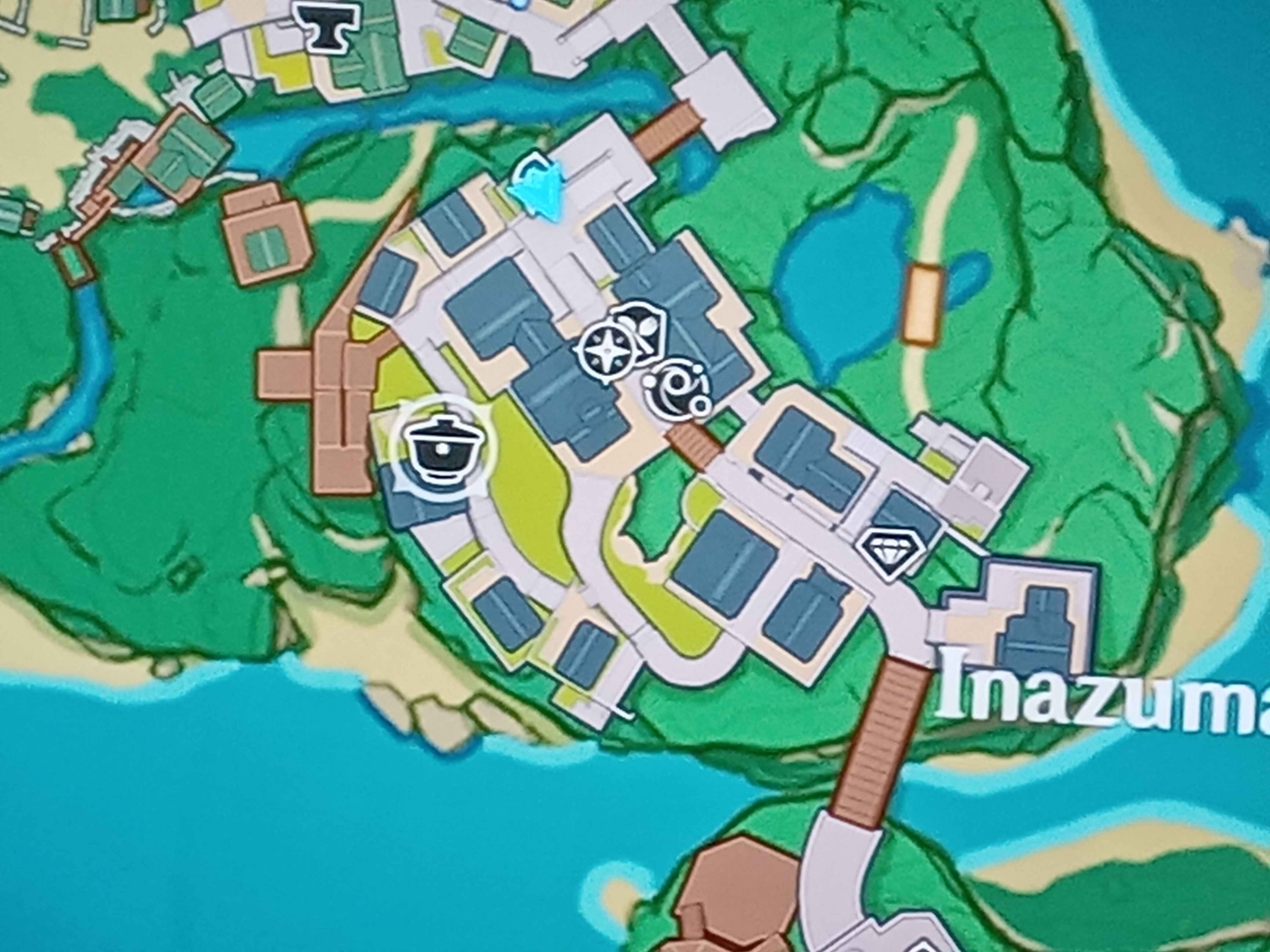Select the hexagonal brown platform at the bottom
1270x952 pixels.
pyautogui.click(x=741, y=901)
